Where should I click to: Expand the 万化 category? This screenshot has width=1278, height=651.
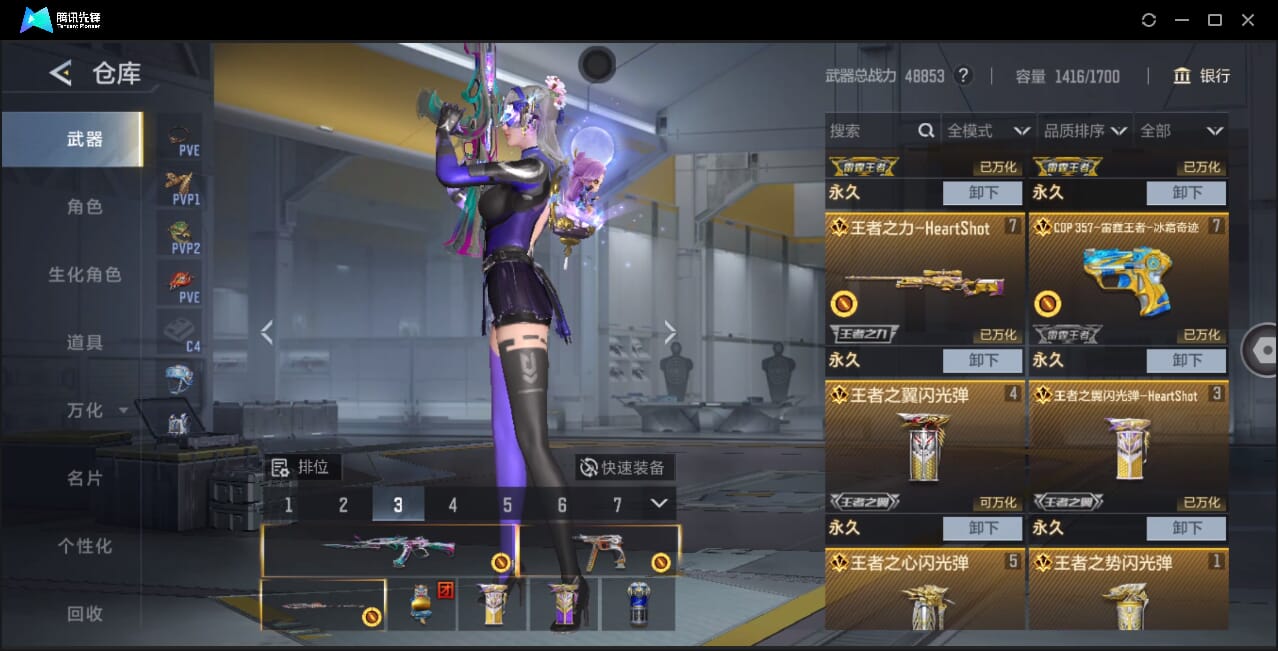click(x=97, y=411)
